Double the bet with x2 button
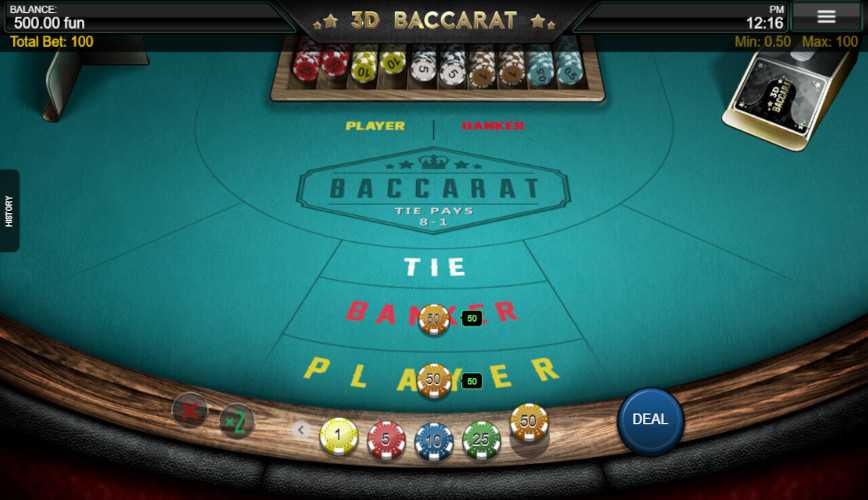The image size is (868, 500). tap(237, 421)
